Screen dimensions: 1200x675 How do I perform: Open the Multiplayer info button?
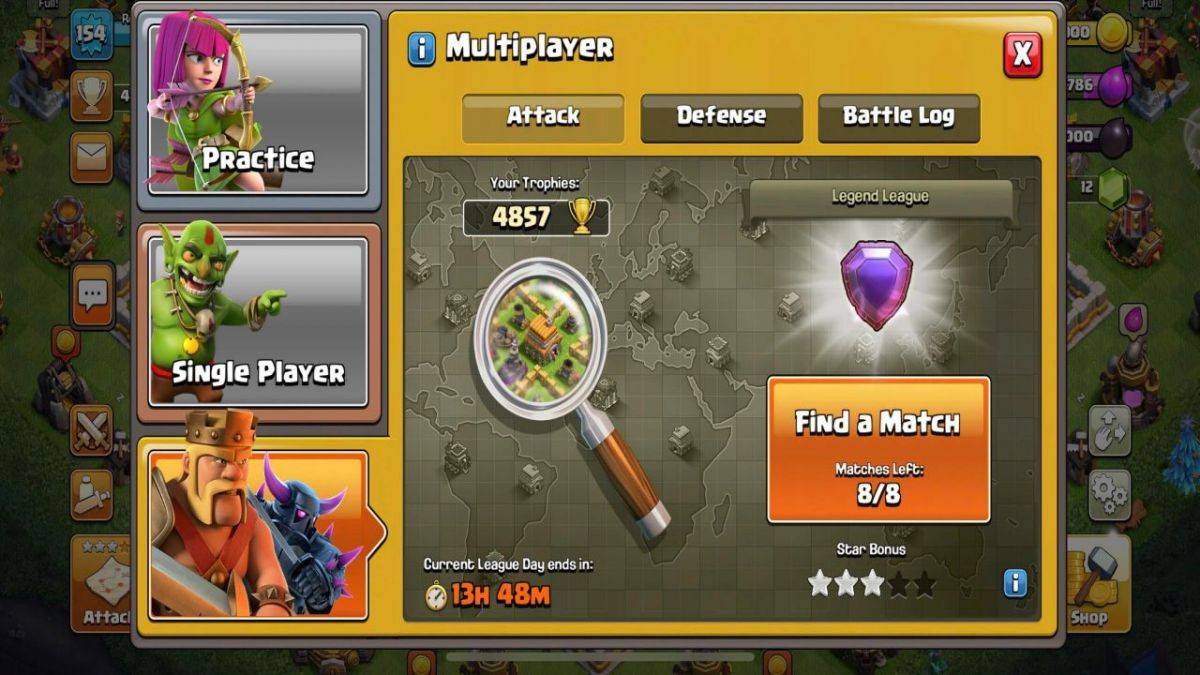tap(422, 48)
